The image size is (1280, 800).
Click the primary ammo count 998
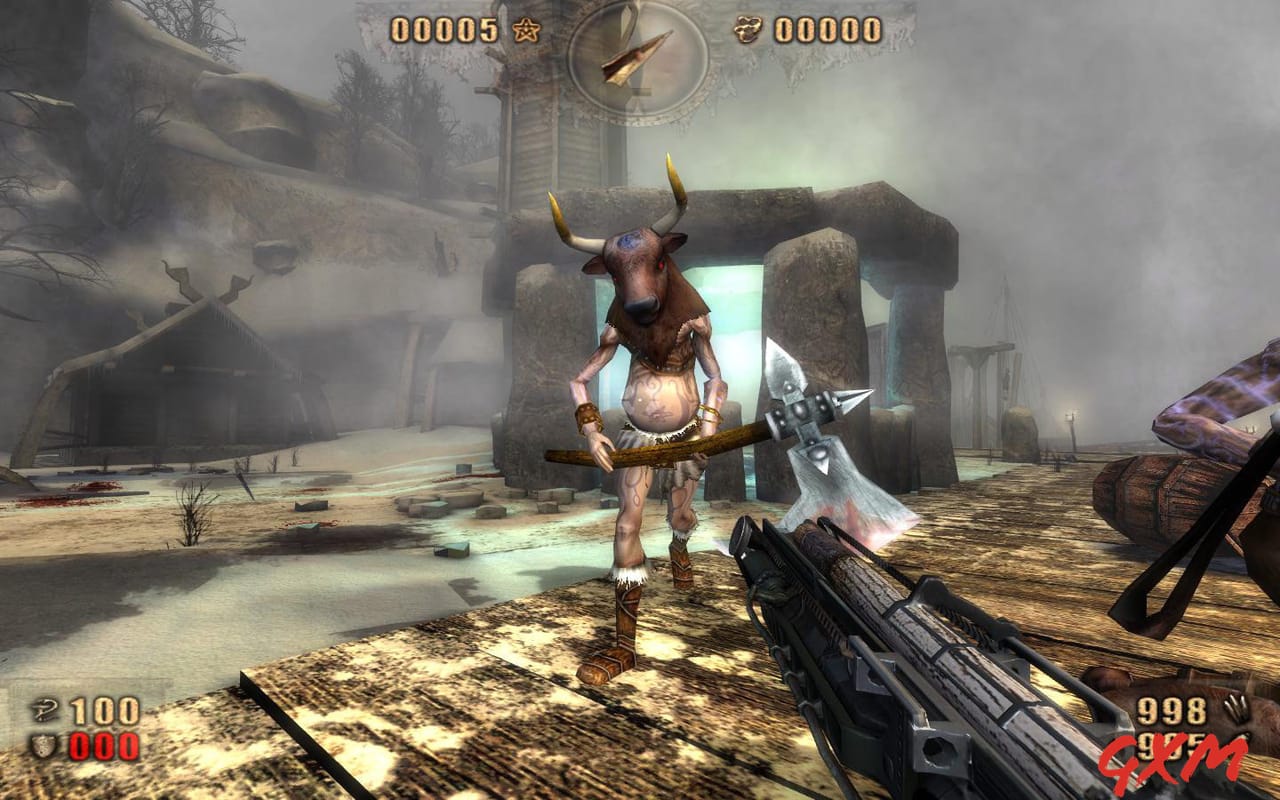pos(1172,708)
